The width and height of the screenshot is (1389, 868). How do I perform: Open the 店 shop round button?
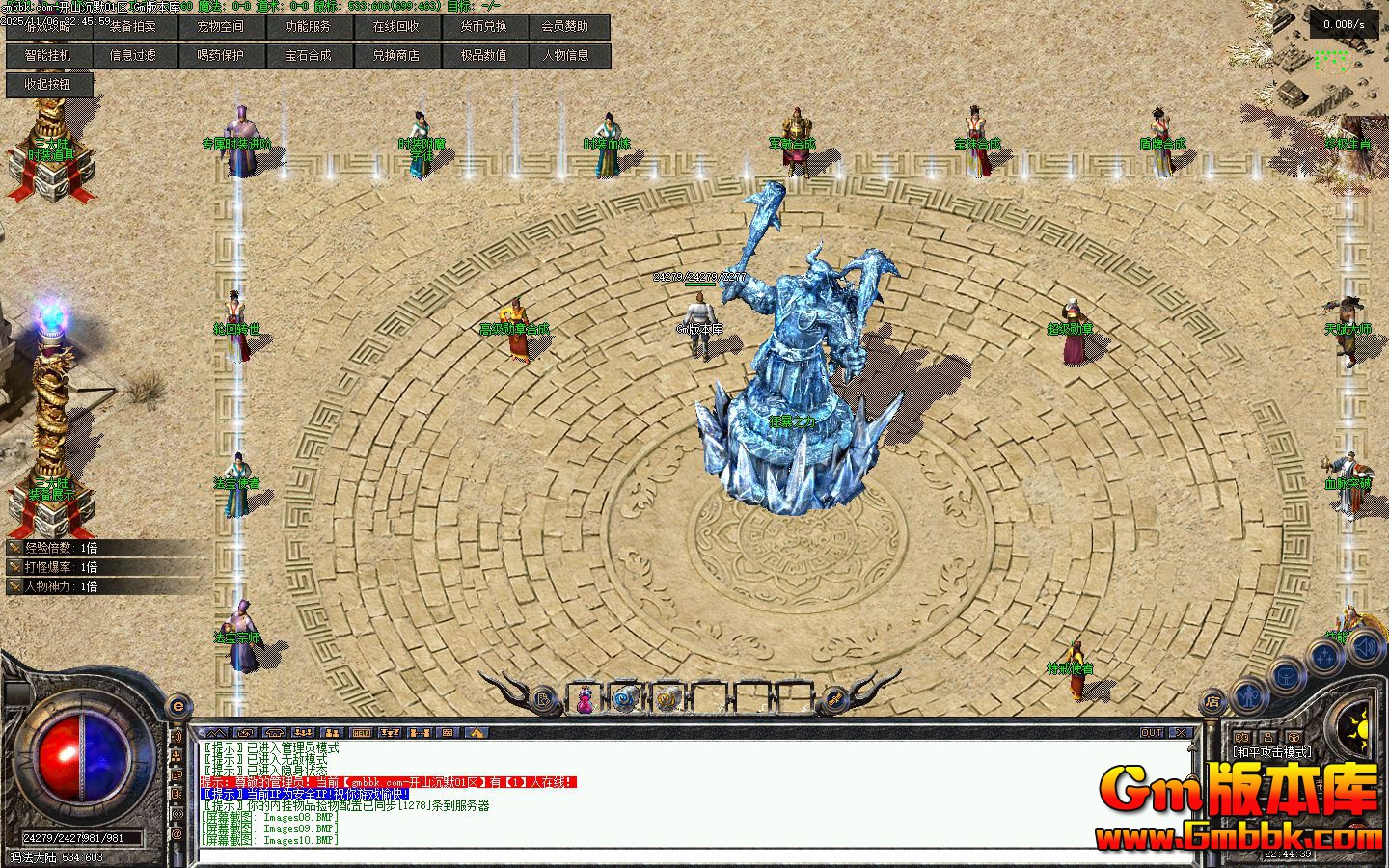point(1212,701)
